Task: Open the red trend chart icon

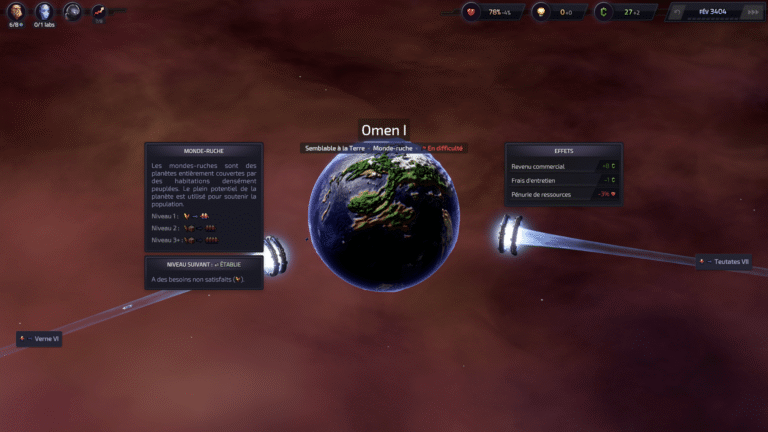Action: (100, 11)
